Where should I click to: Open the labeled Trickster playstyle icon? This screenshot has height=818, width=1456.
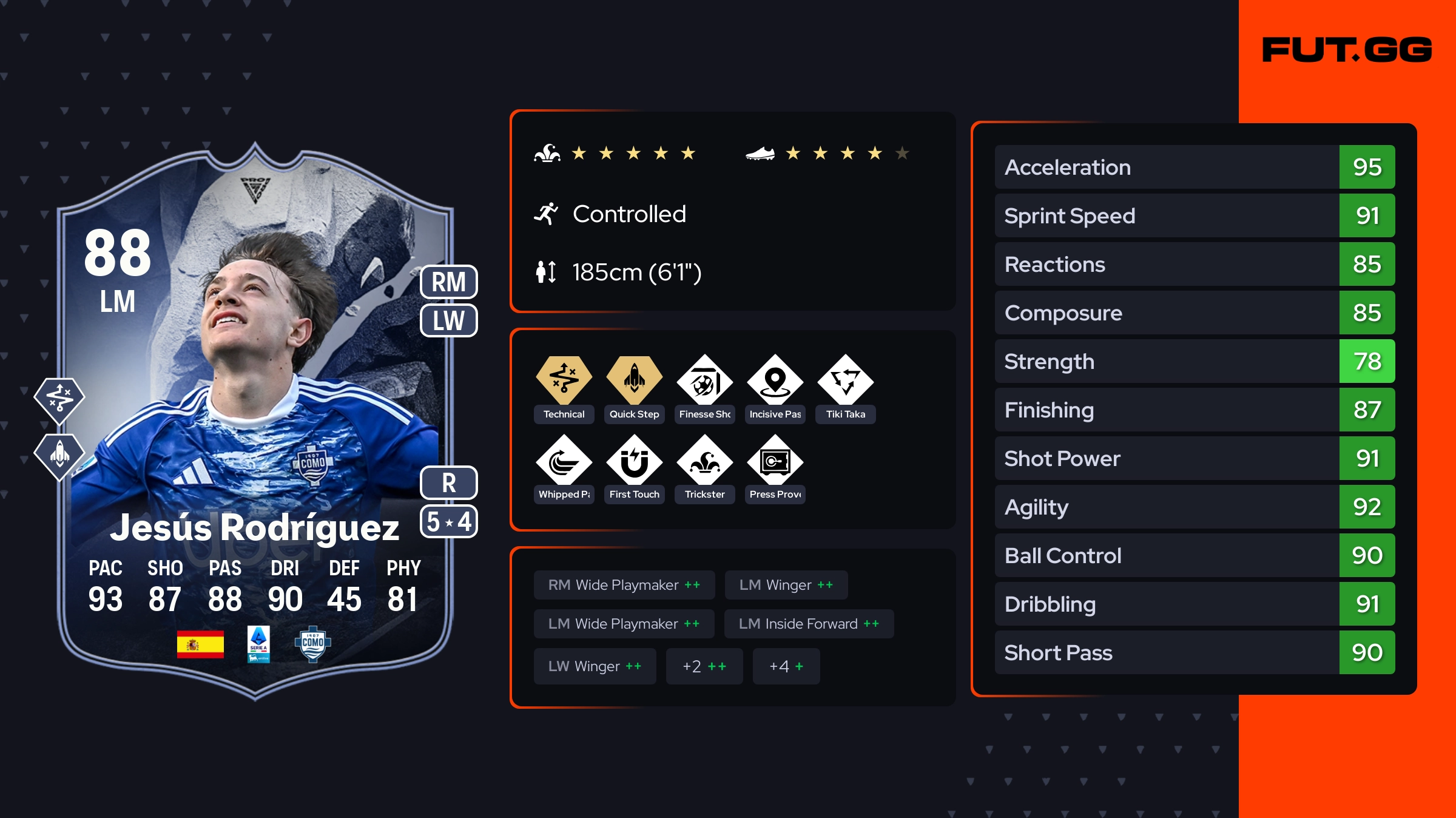704,462
